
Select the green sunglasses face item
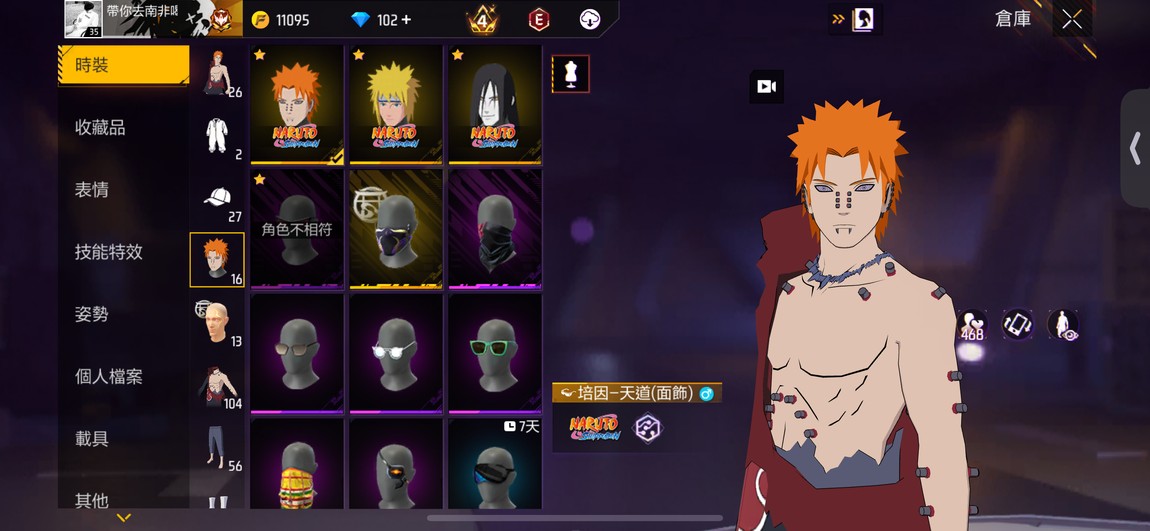(x=494, y=352)
